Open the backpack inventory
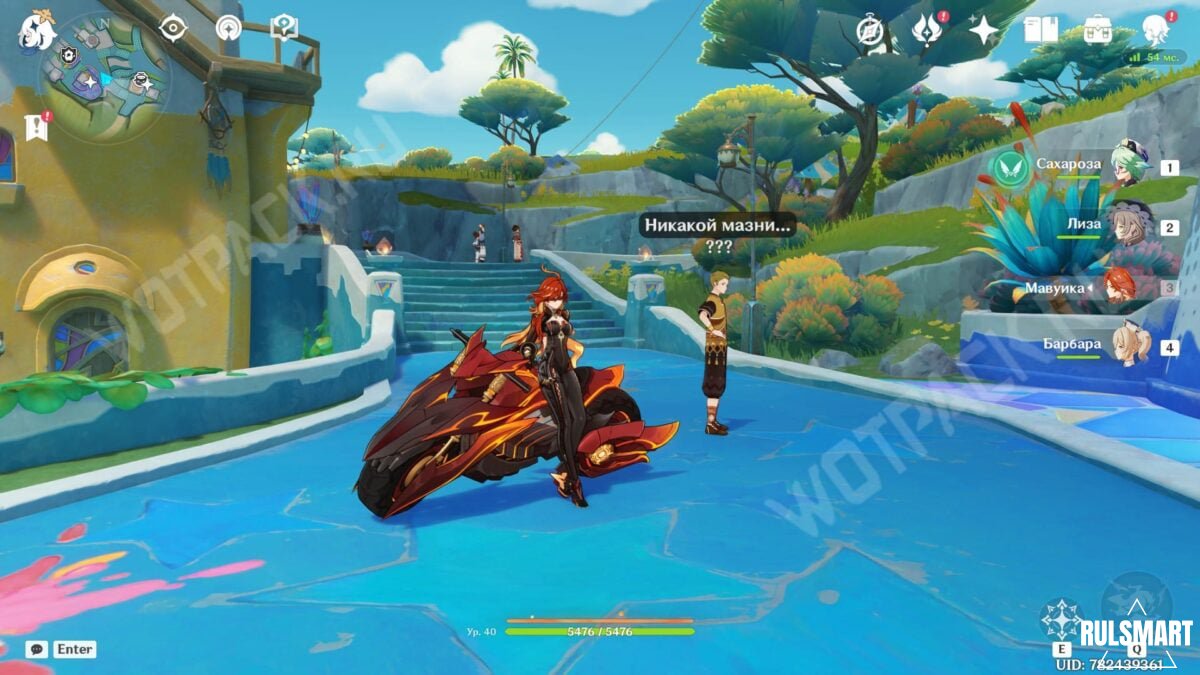This screenshot has width=1200, height=675. click(1098, 30)
